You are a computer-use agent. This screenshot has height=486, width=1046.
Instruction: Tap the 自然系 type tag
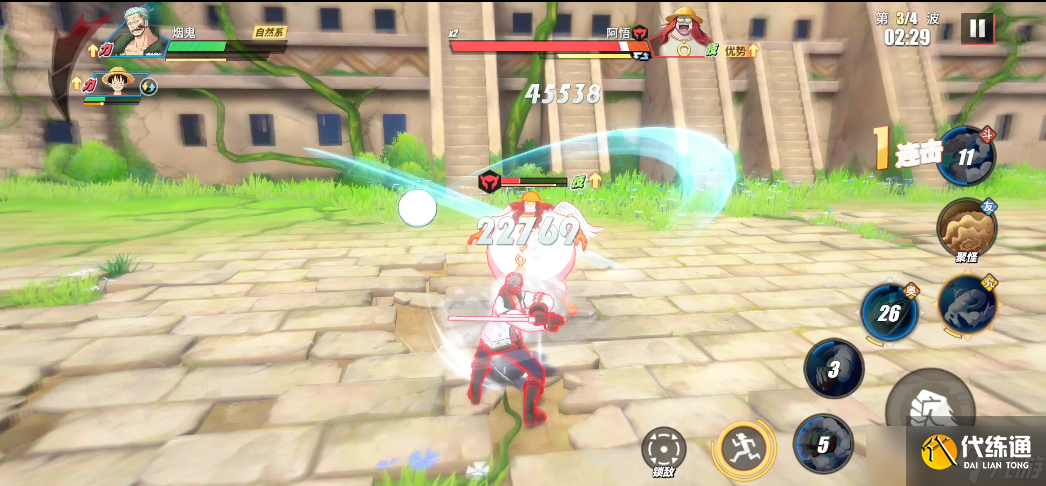pyautogui.click(x=270, y=32)
